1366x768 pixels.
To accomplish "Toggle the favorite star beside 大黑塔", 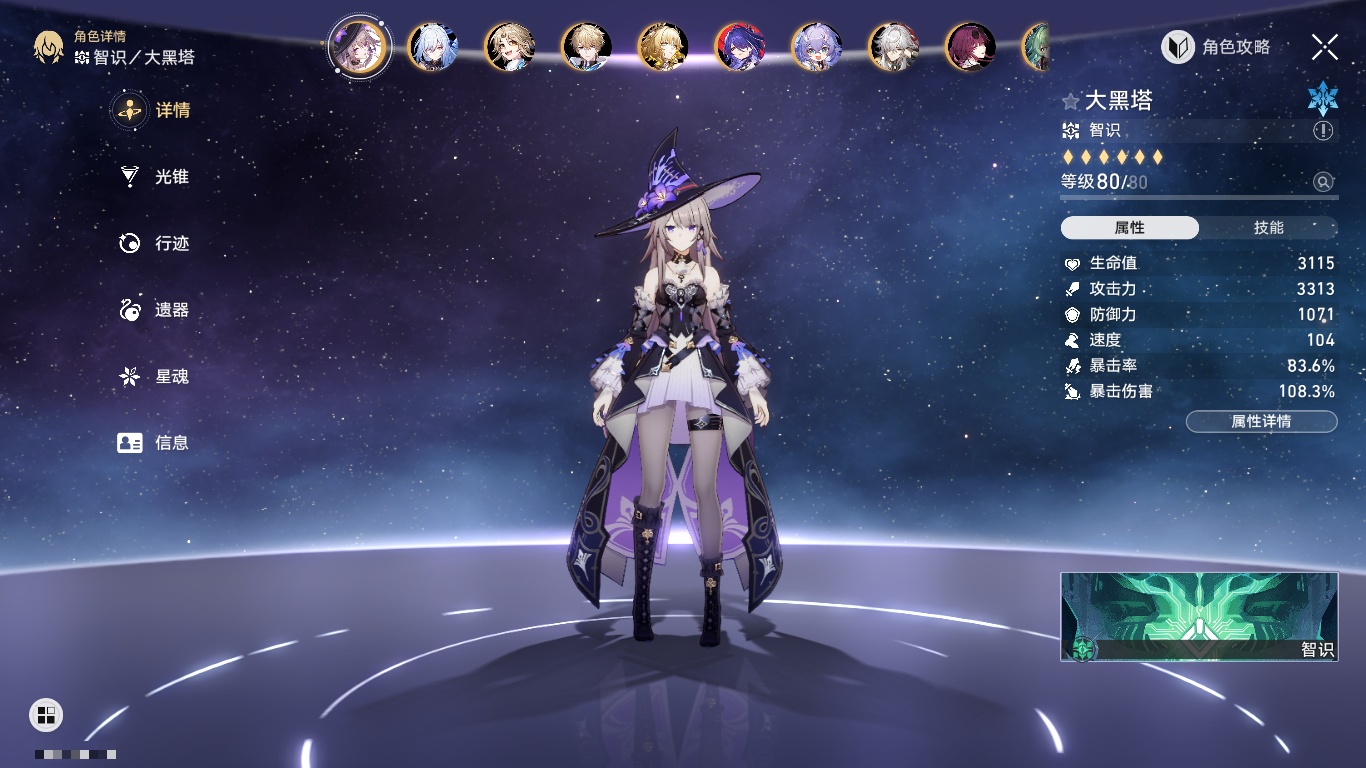I will (x=1071, y=101).
